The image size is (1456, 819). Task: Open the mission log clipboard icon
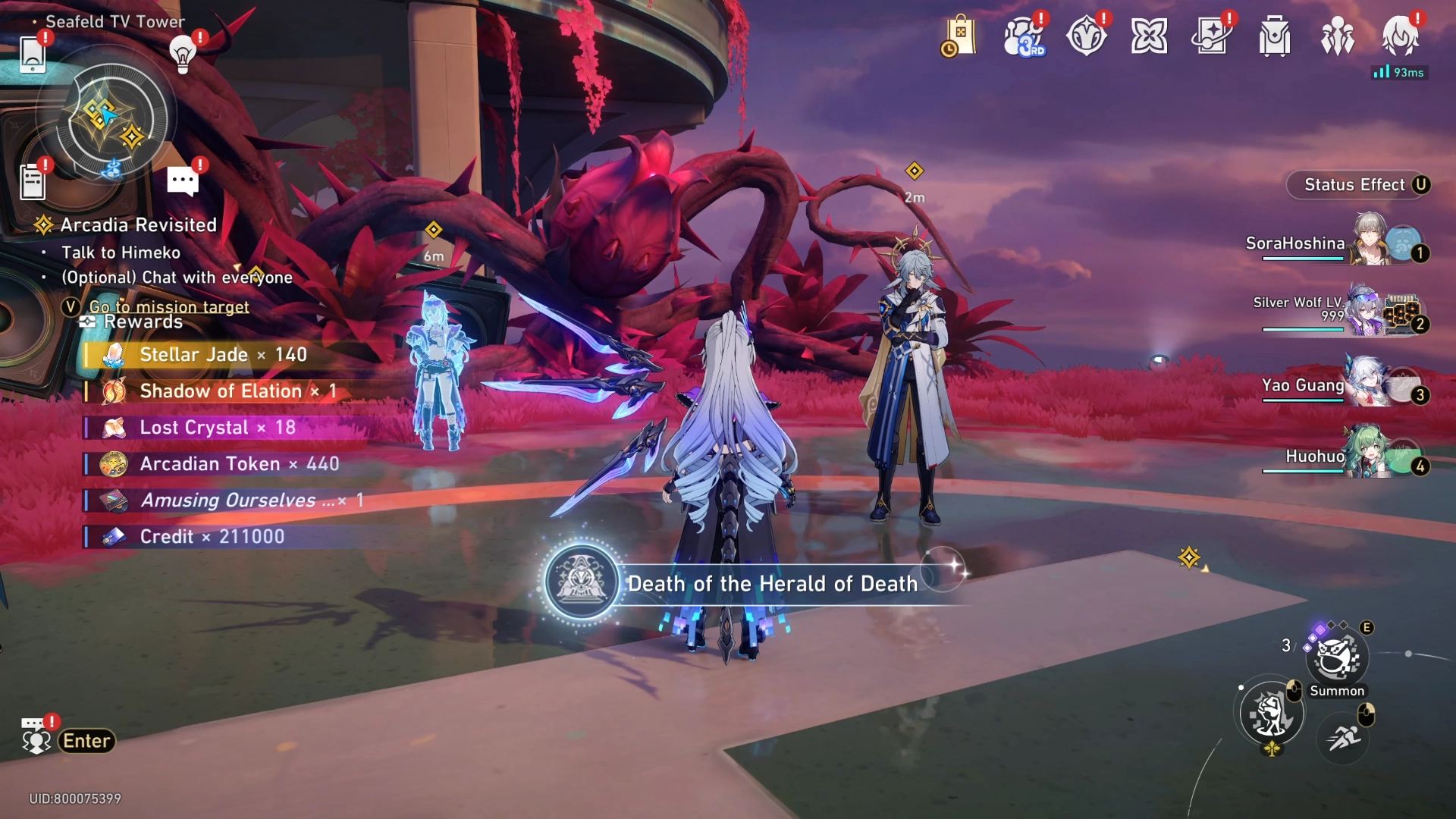click(33, 183)
